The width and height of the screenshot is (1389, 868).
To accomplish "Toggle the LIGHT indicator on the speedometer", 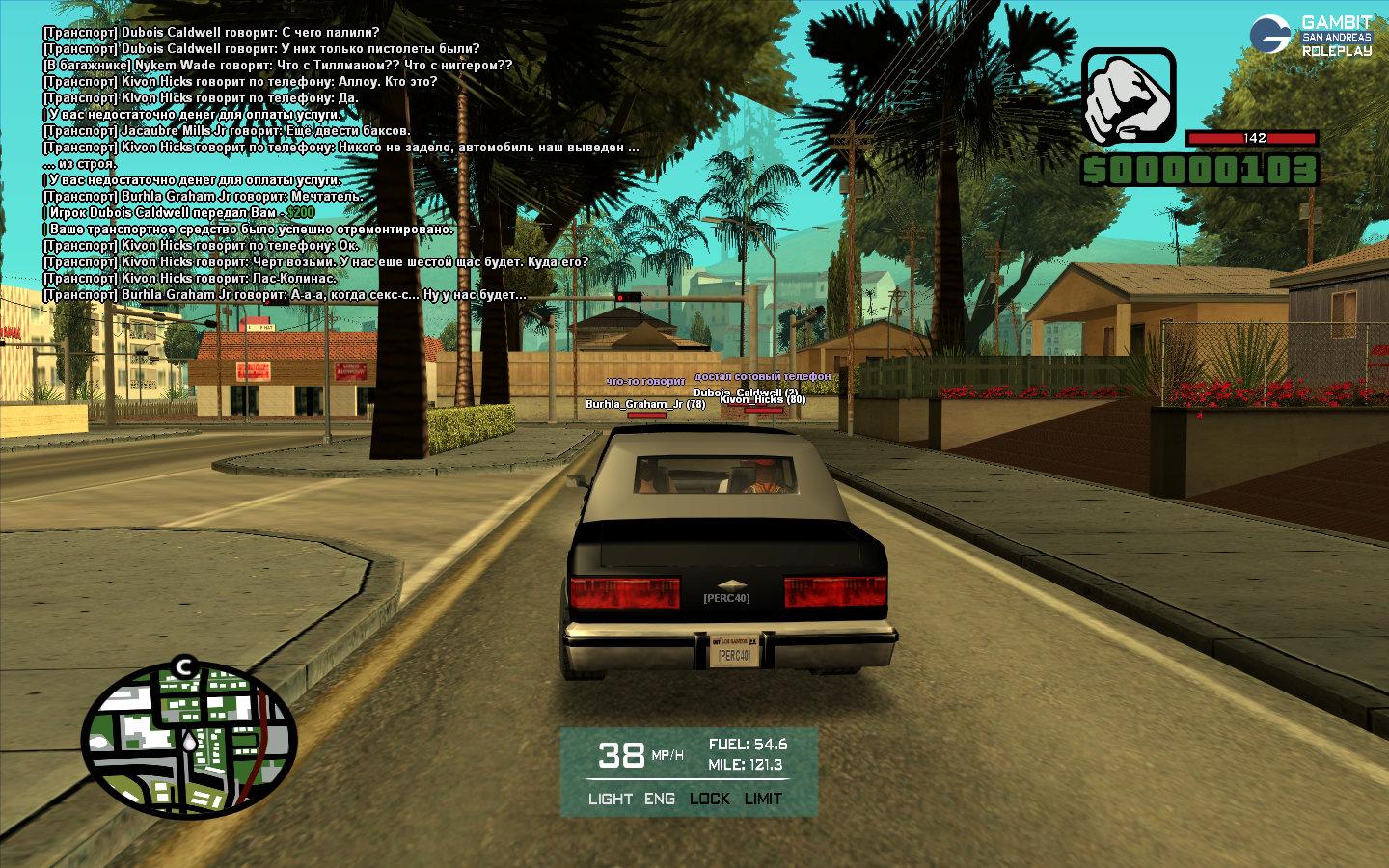I will coord(611,799).
